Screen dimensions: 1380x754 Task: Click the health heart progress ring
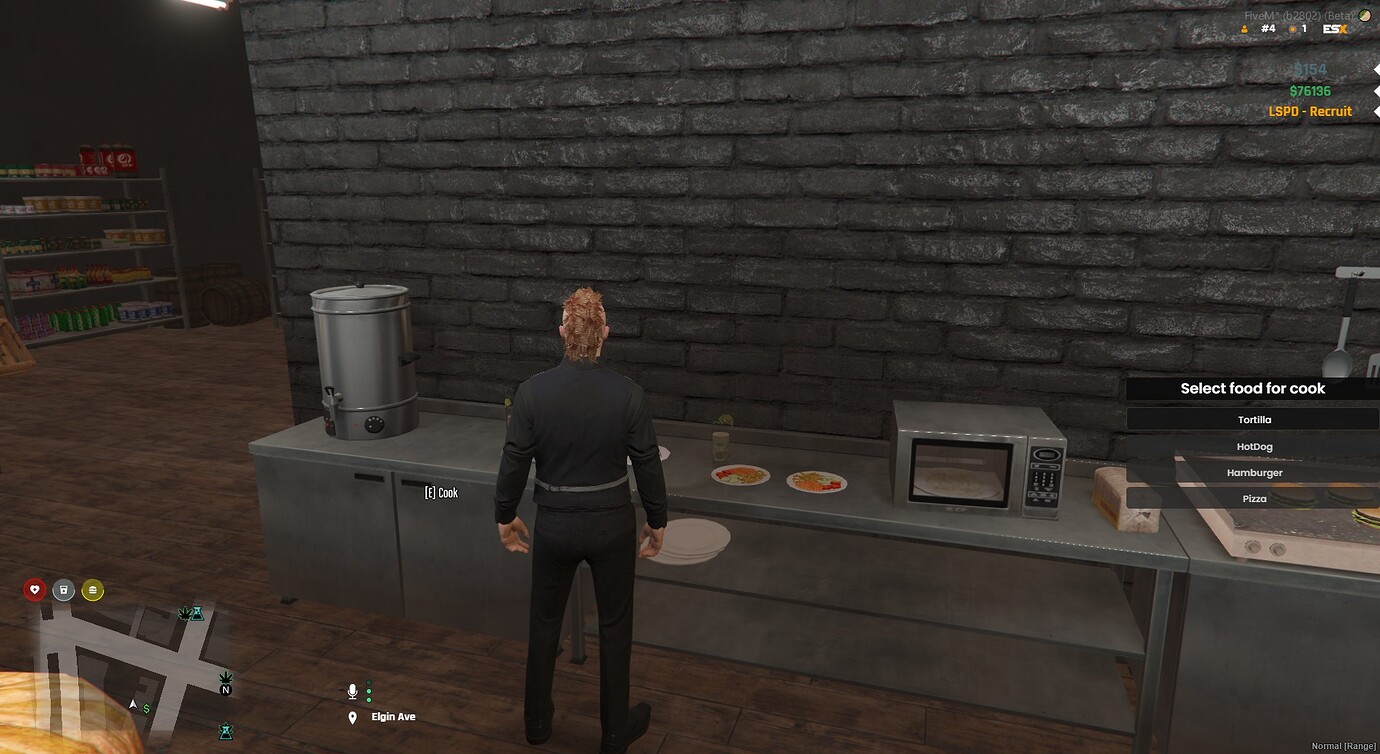point(35,590)
